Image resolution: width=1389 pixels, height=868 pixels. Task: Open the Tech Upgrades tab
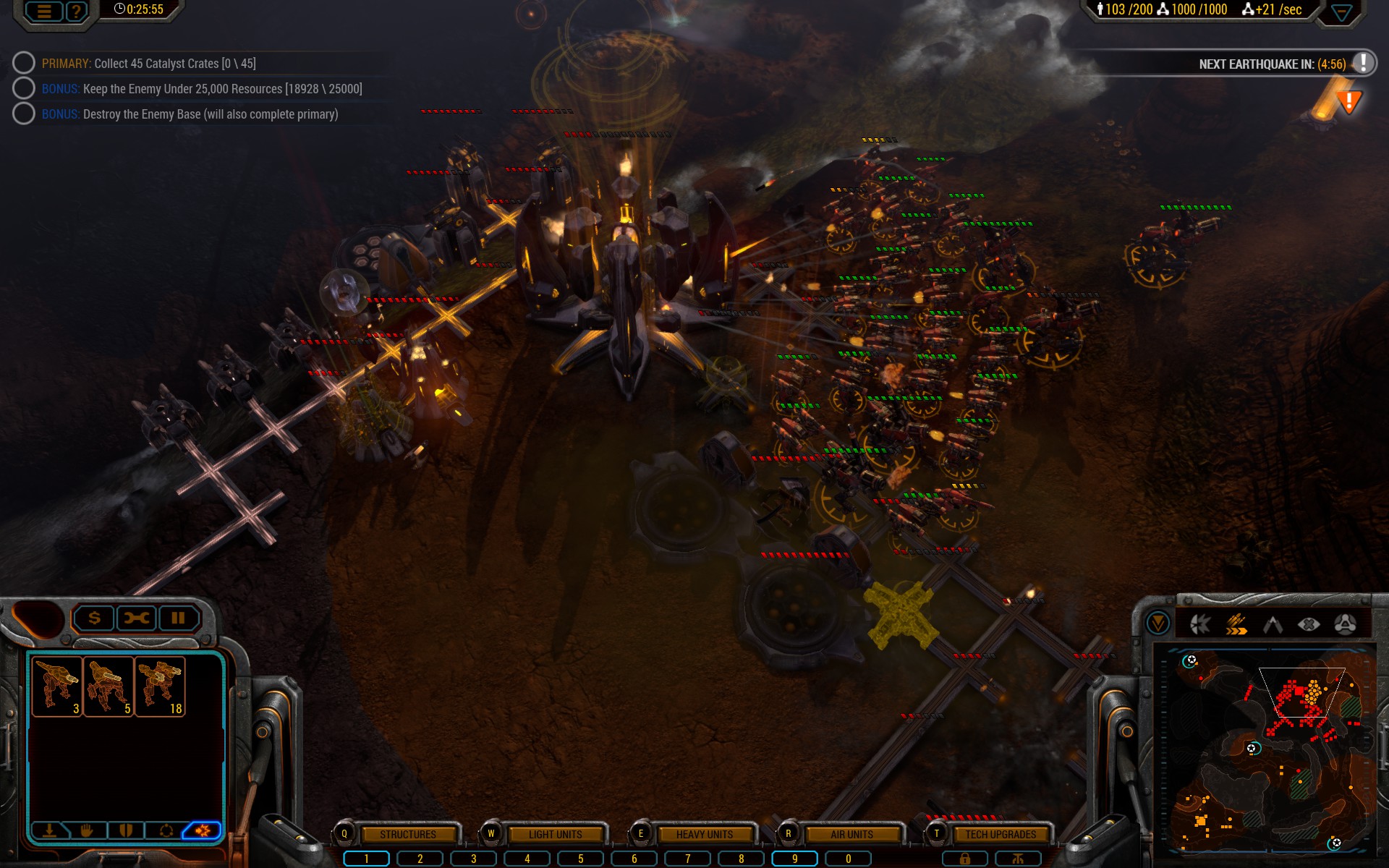[1000, 835]
